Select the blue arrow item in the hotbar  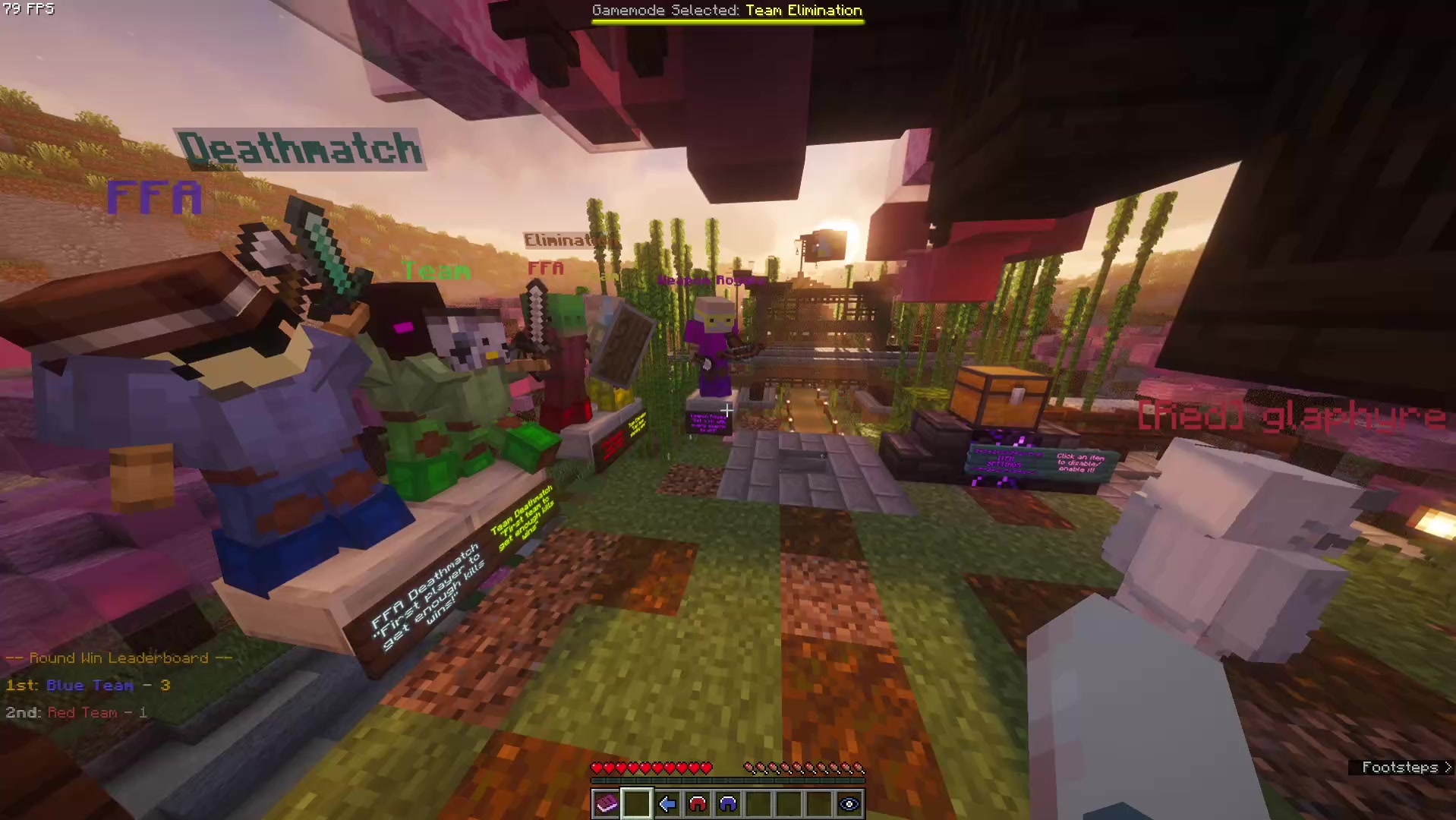pos(667,804)
